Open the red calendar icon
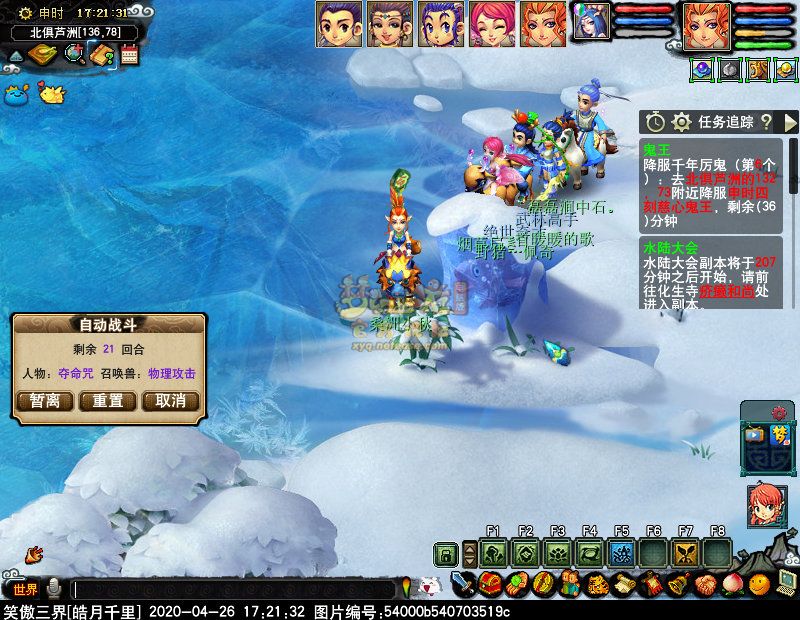Viewport: 800px width, 620px height. click(129, 56)
